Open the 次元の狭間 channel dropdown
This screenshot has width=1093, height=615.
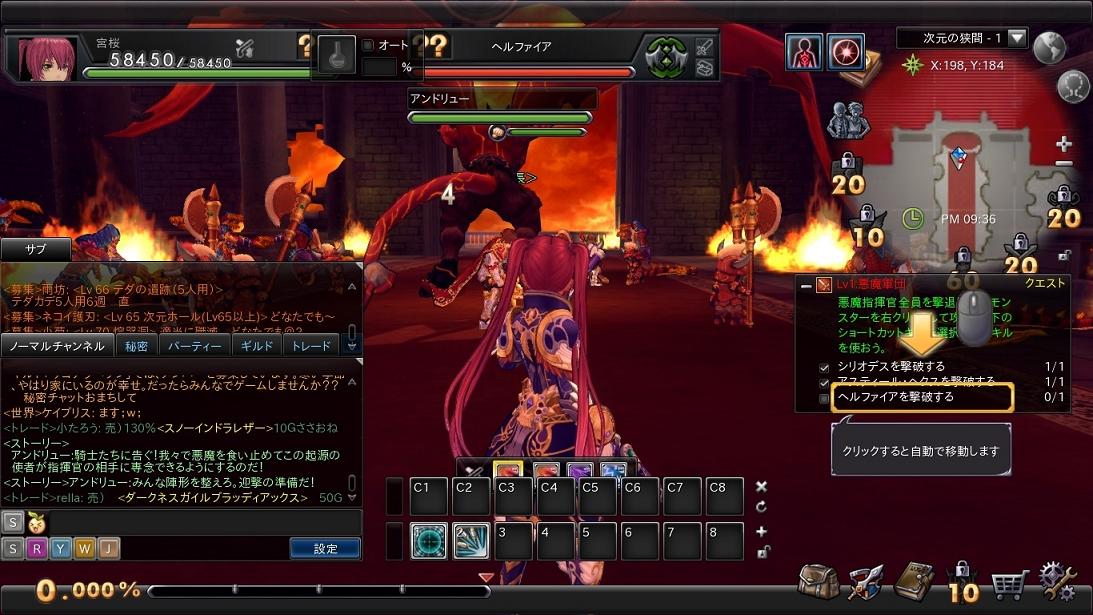tap(1017, 38)
